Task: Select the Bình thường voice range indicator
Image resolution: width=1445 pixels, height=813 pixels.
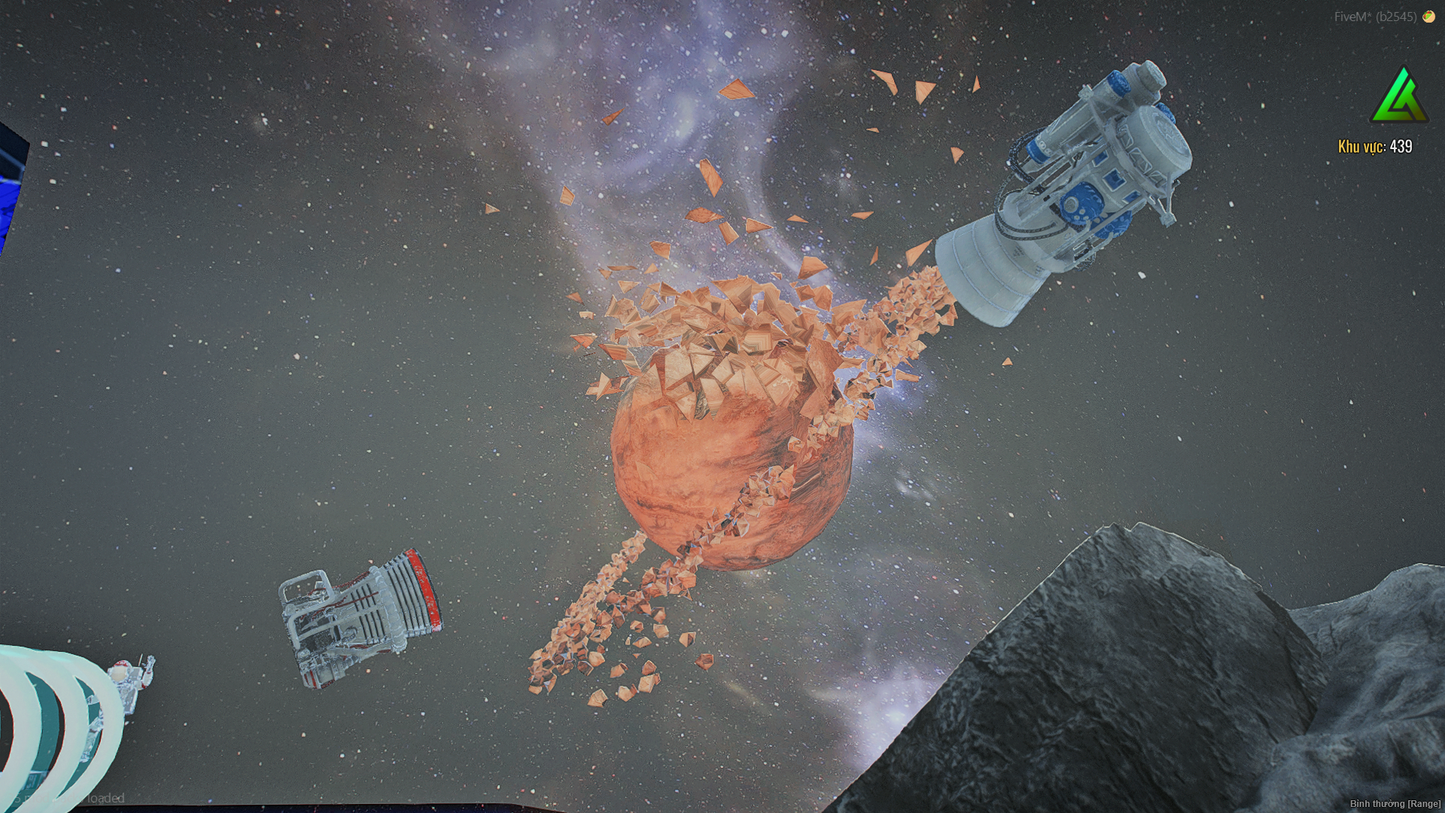Action: [x=1394, y=804]
